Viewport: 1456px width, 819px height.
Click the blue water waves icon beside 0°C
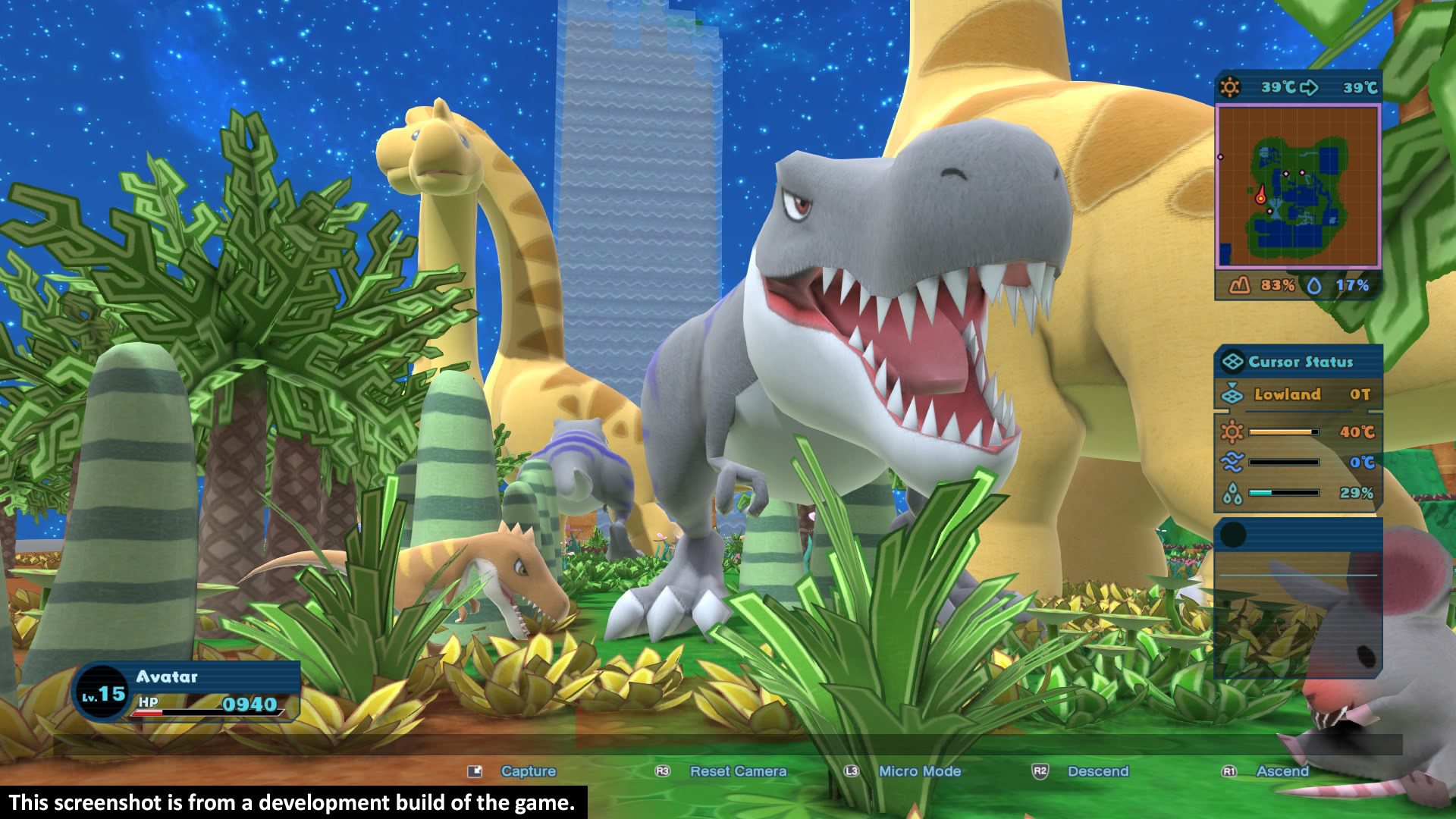tap(1232, 462)
